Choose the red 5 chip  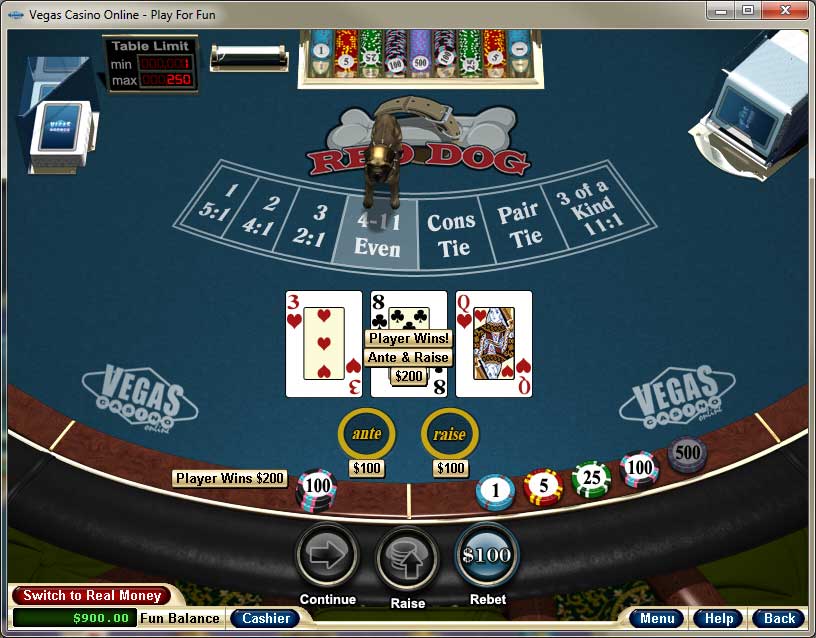(543, 487)
